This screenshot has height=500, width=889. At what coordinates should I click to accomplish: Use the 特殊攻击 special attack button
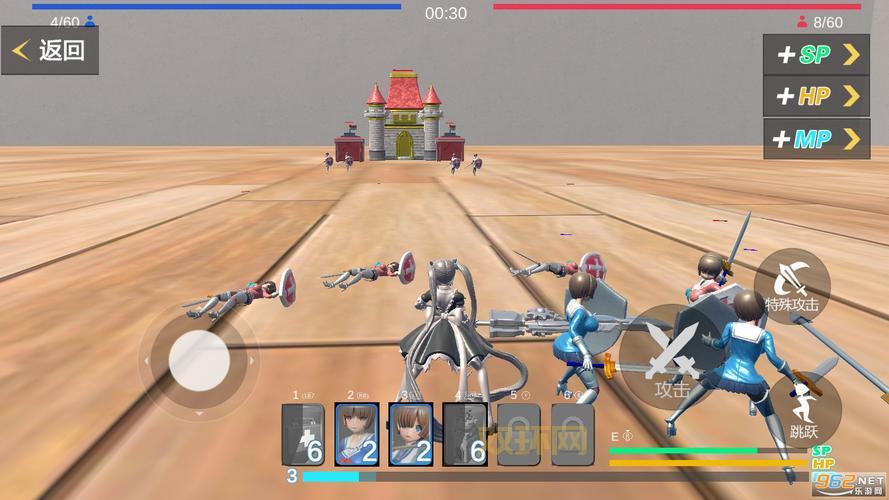(x=792, y=285)
